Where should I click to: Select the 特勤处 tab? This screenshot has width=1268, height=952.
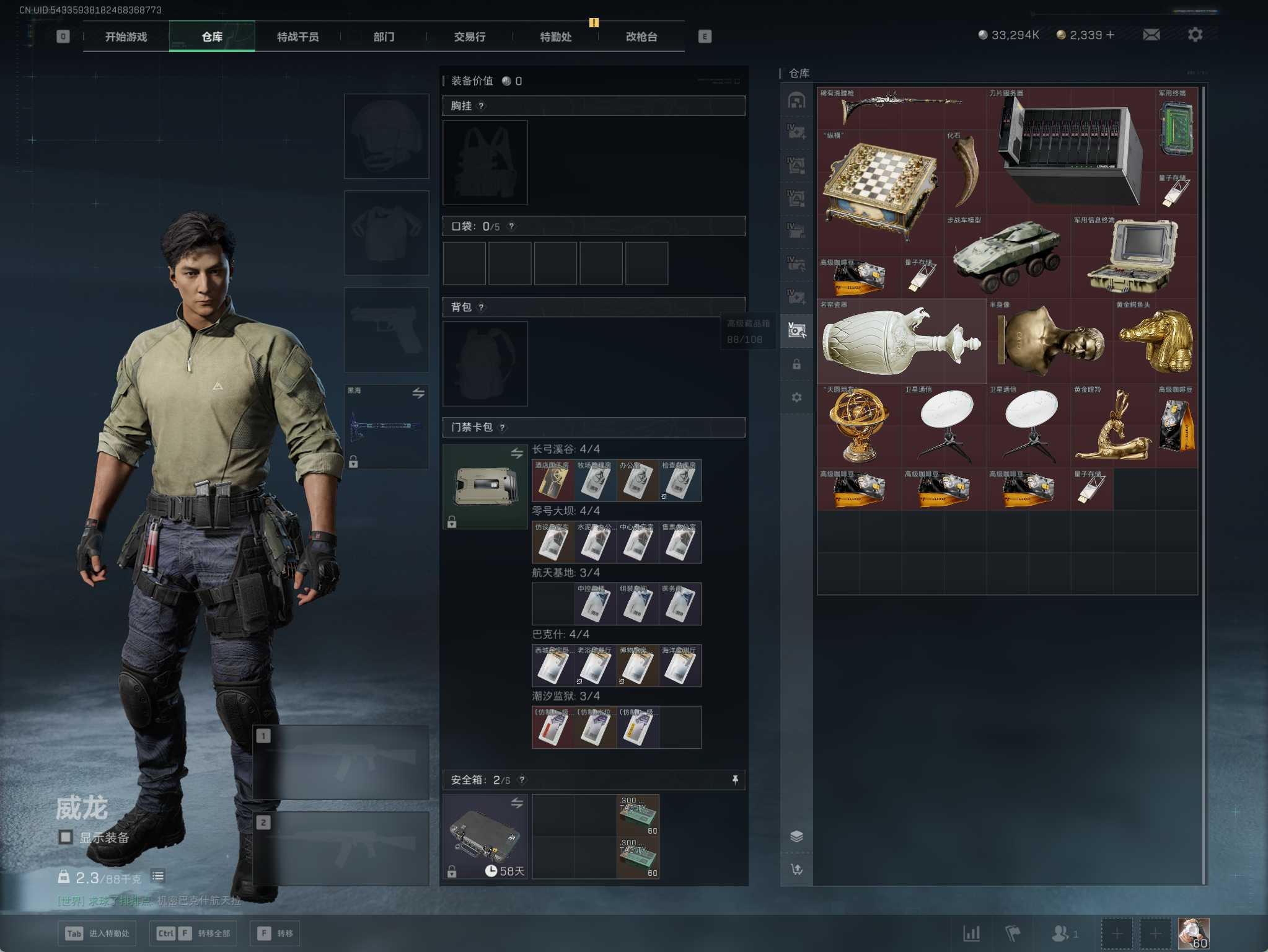(555, 37)
